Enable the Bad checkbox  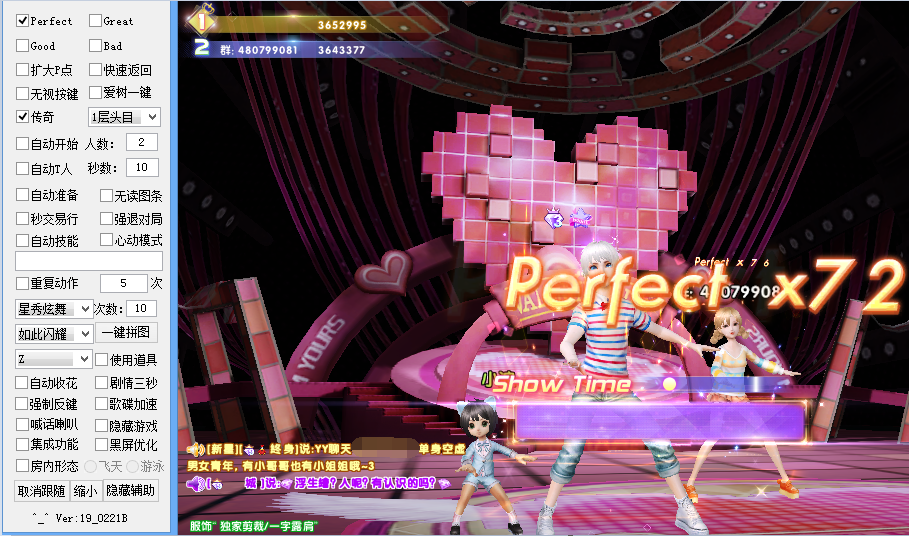coord(95,46)
